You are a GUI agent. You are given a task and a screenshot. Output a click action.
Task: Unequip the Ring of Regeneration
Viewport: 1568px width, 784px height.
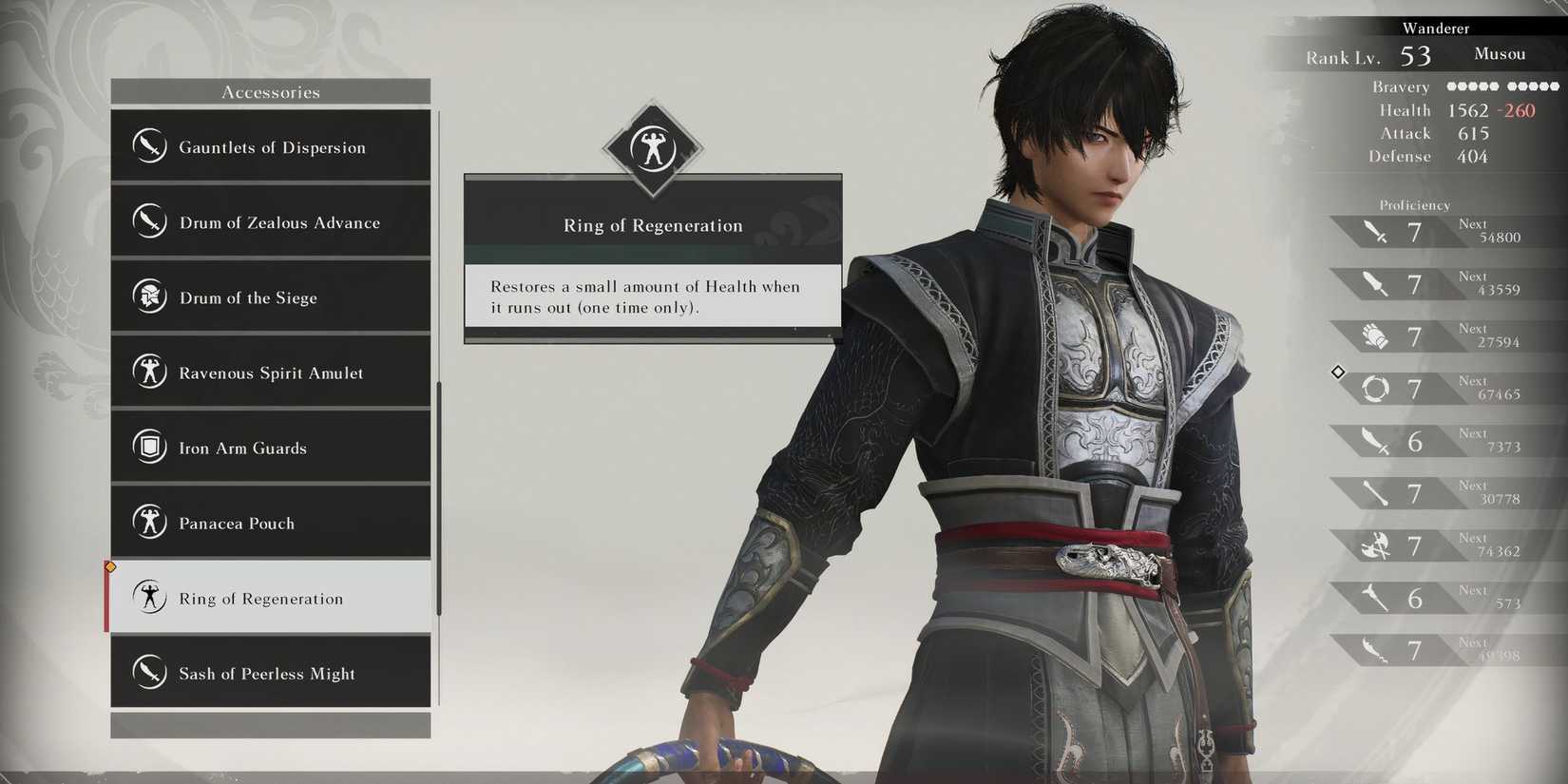[272, 598]
